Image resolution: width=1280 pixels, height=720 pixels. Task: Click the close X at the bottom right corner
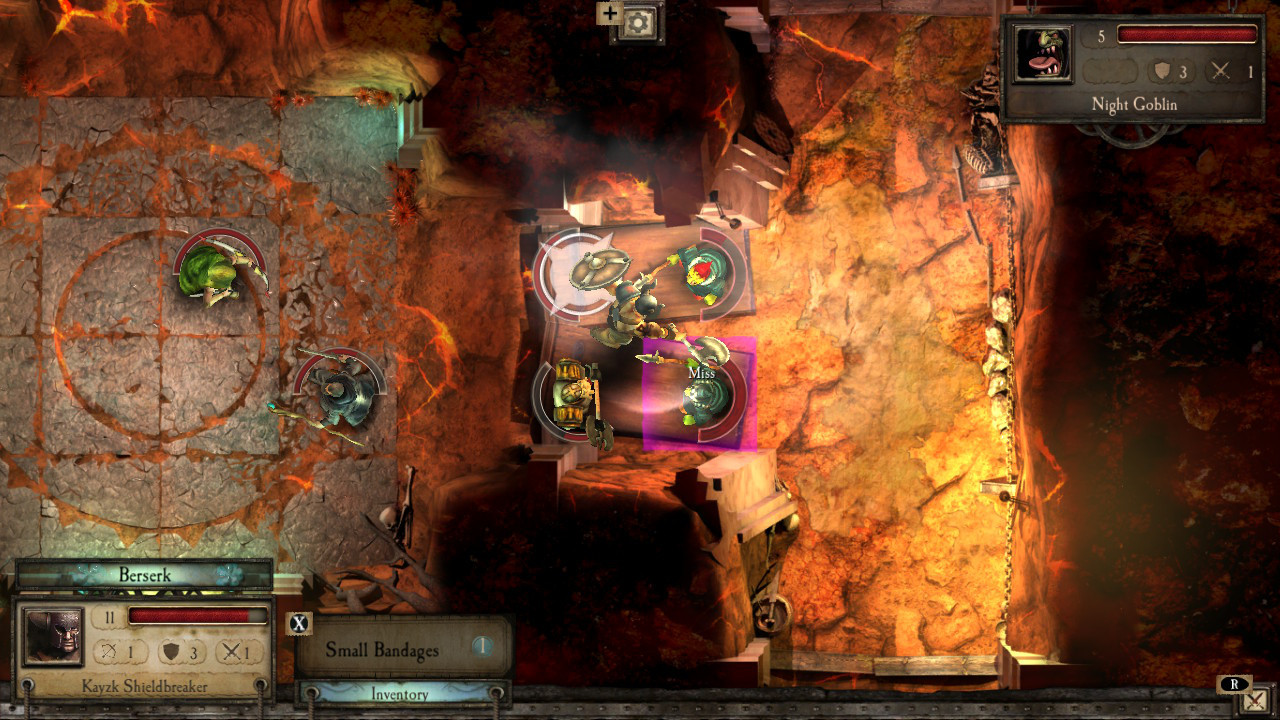pos(1256,700)
